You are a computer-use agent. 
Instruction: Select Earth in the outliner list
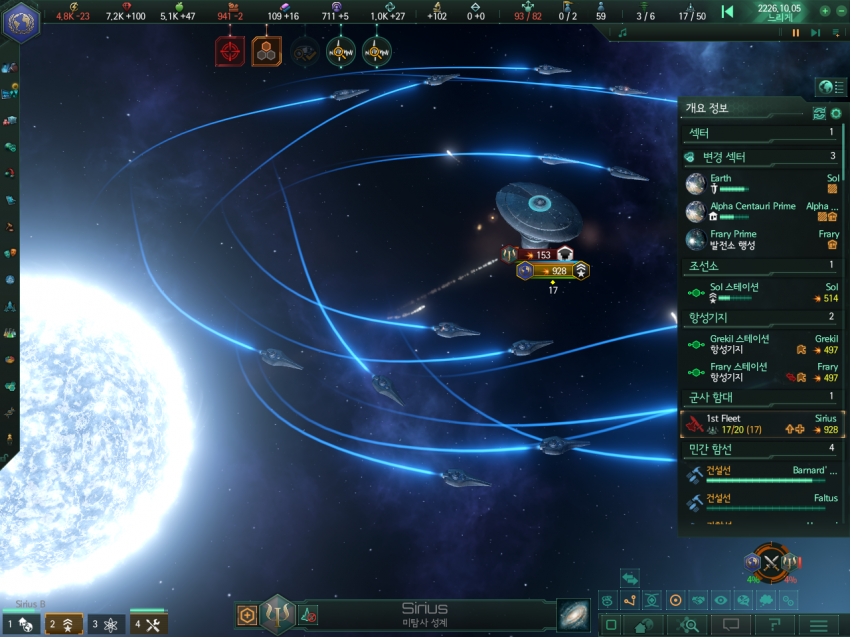point(762,184)
